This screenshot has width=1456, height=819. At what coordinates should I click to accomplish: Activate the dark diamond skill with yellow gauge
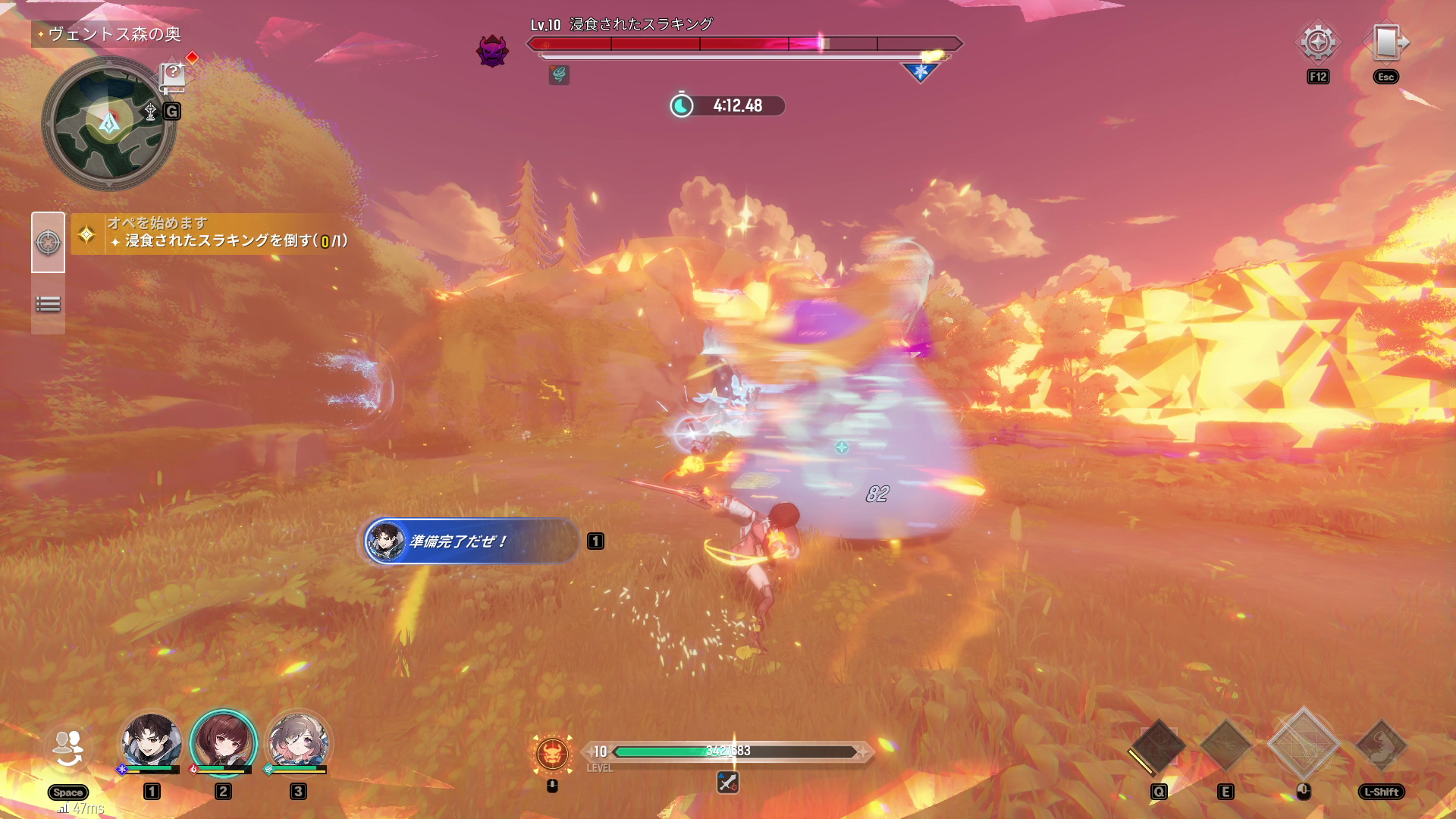[1158, 747]
